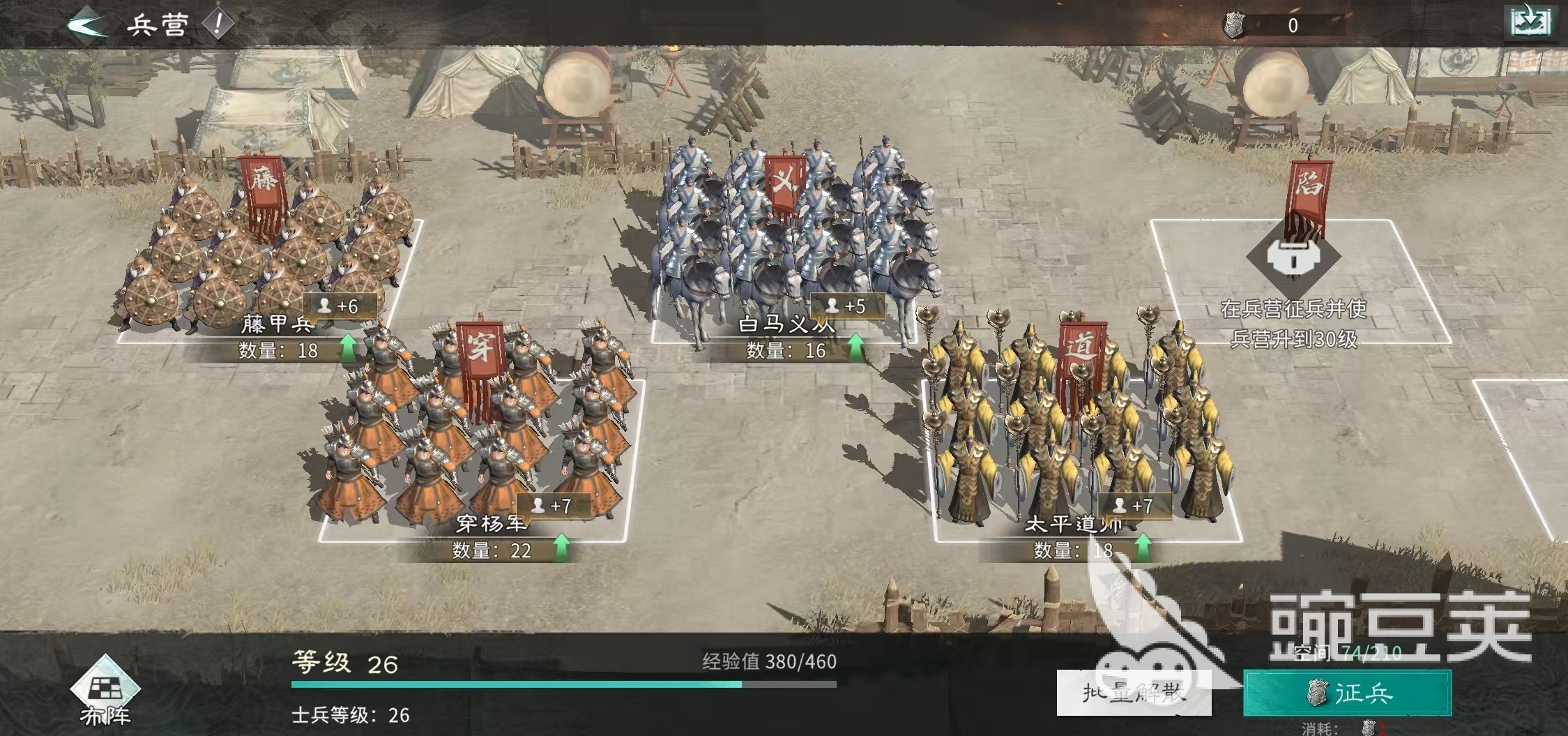
Task: Upgrade 藤甲兵 with the green arrow
Action: pos(347,349)
